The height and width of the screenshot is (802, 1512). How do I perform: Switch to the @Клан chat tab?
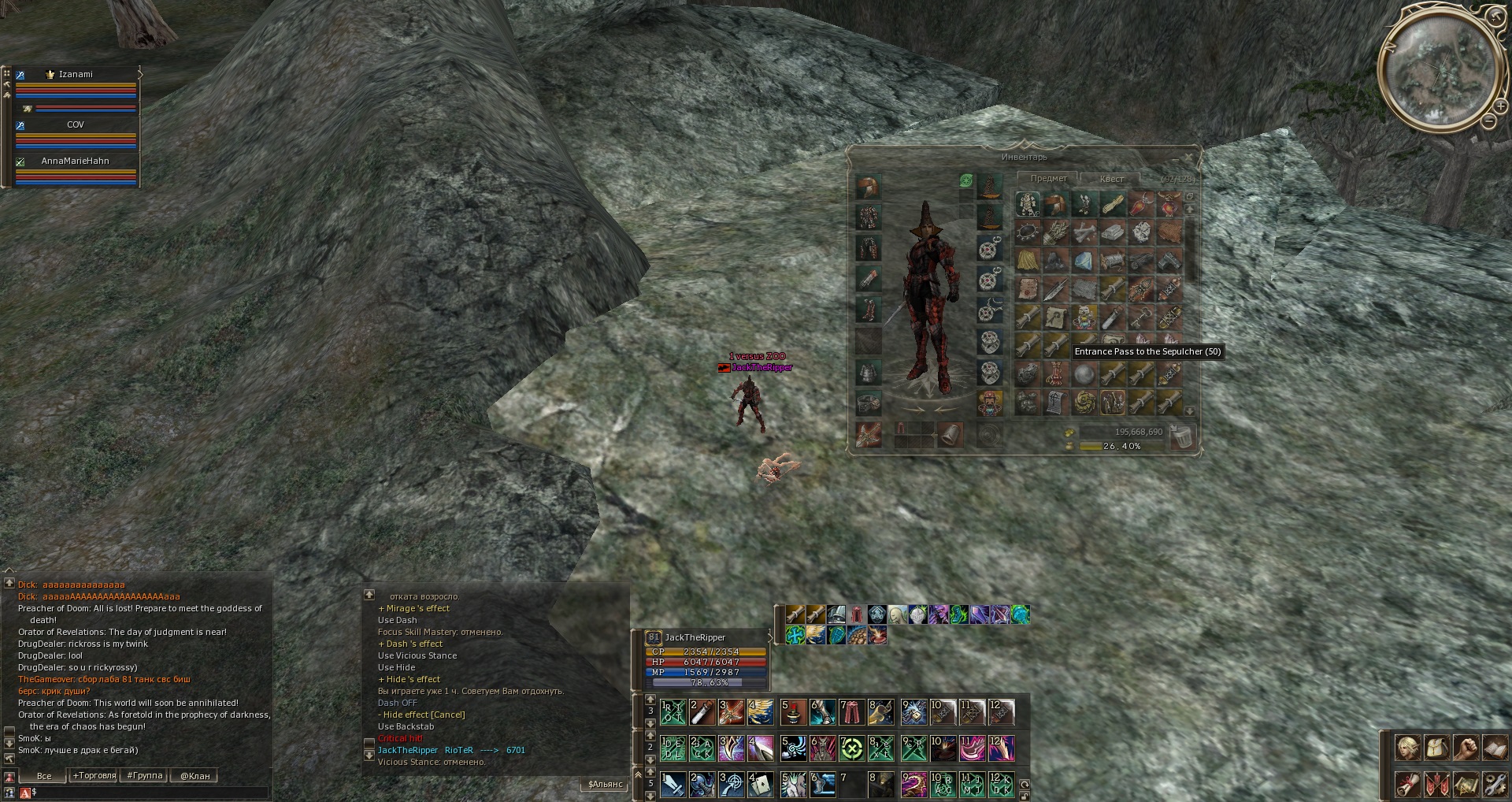click(195, 776)
